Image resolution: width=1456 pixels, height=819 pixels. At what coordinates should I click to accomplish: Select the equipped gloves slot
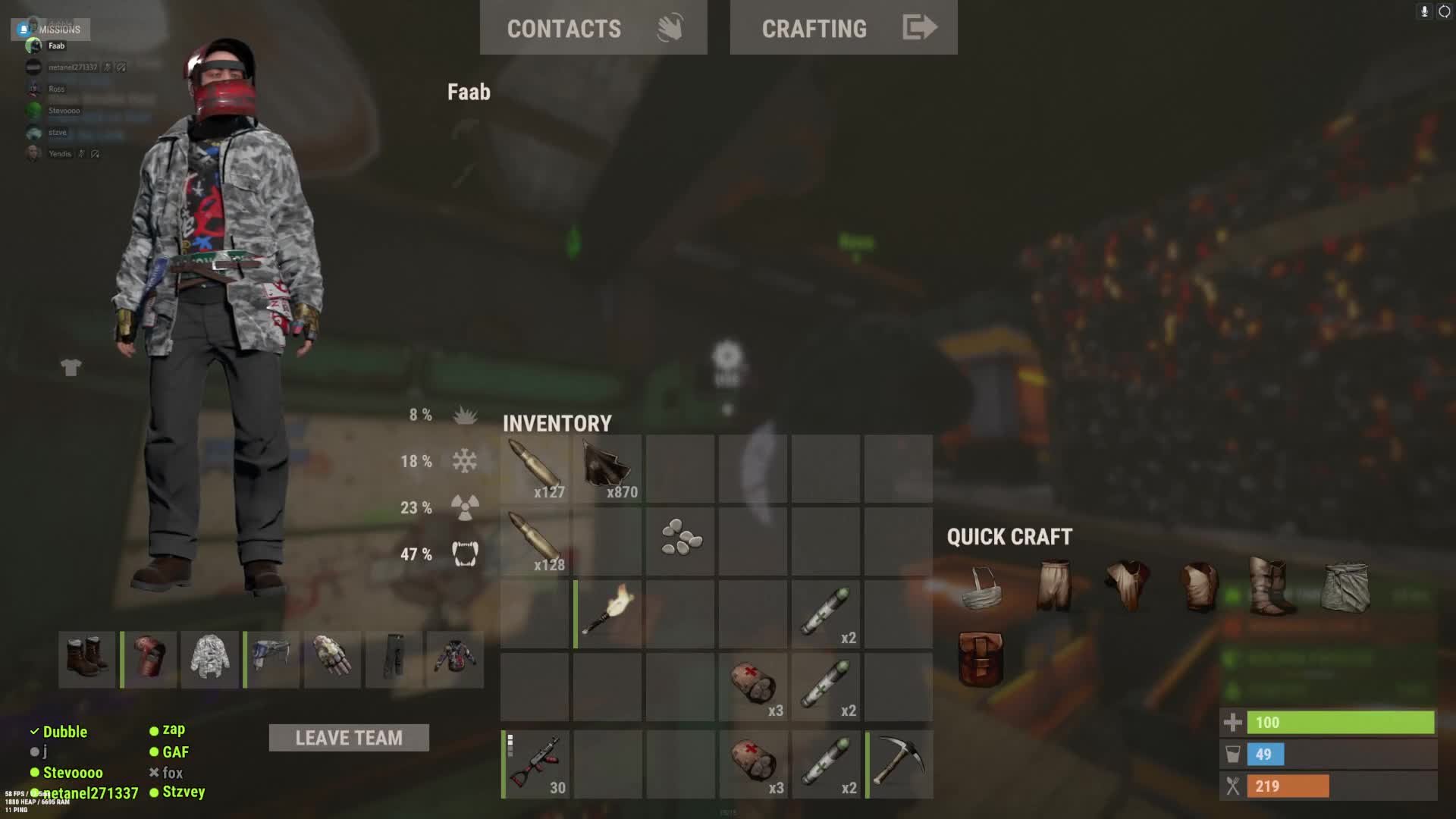tap(333, 658)
